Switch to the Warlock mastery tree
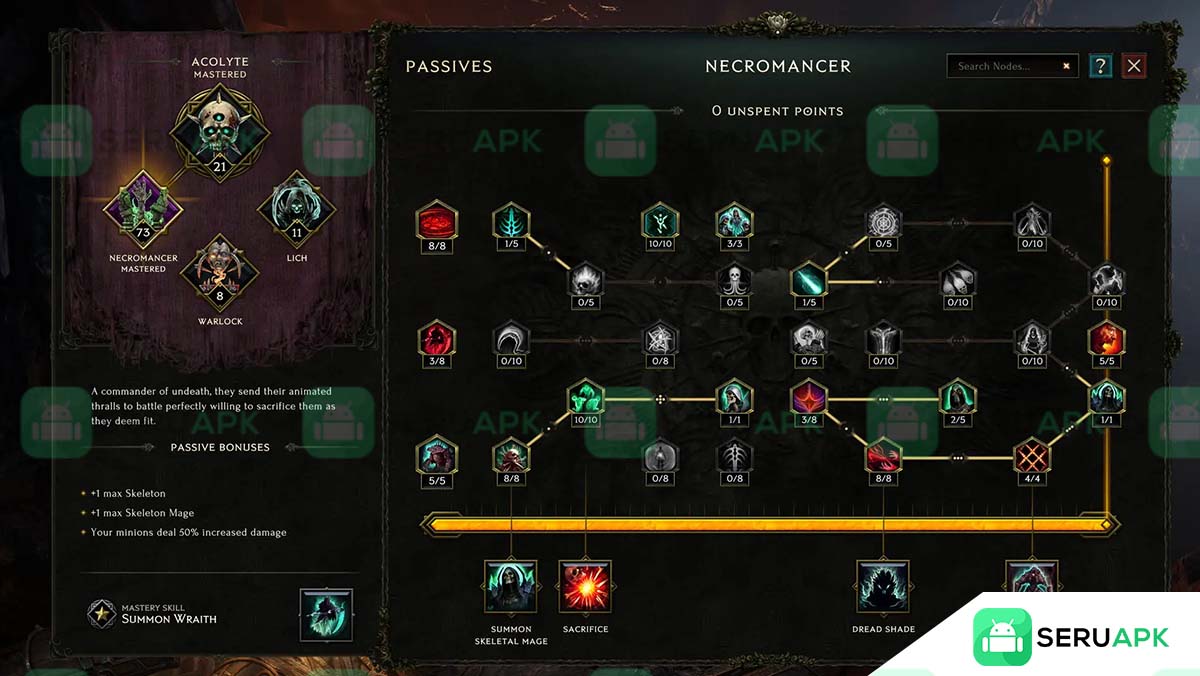This screenshot has height=676, width=1200. click(219, 271)
